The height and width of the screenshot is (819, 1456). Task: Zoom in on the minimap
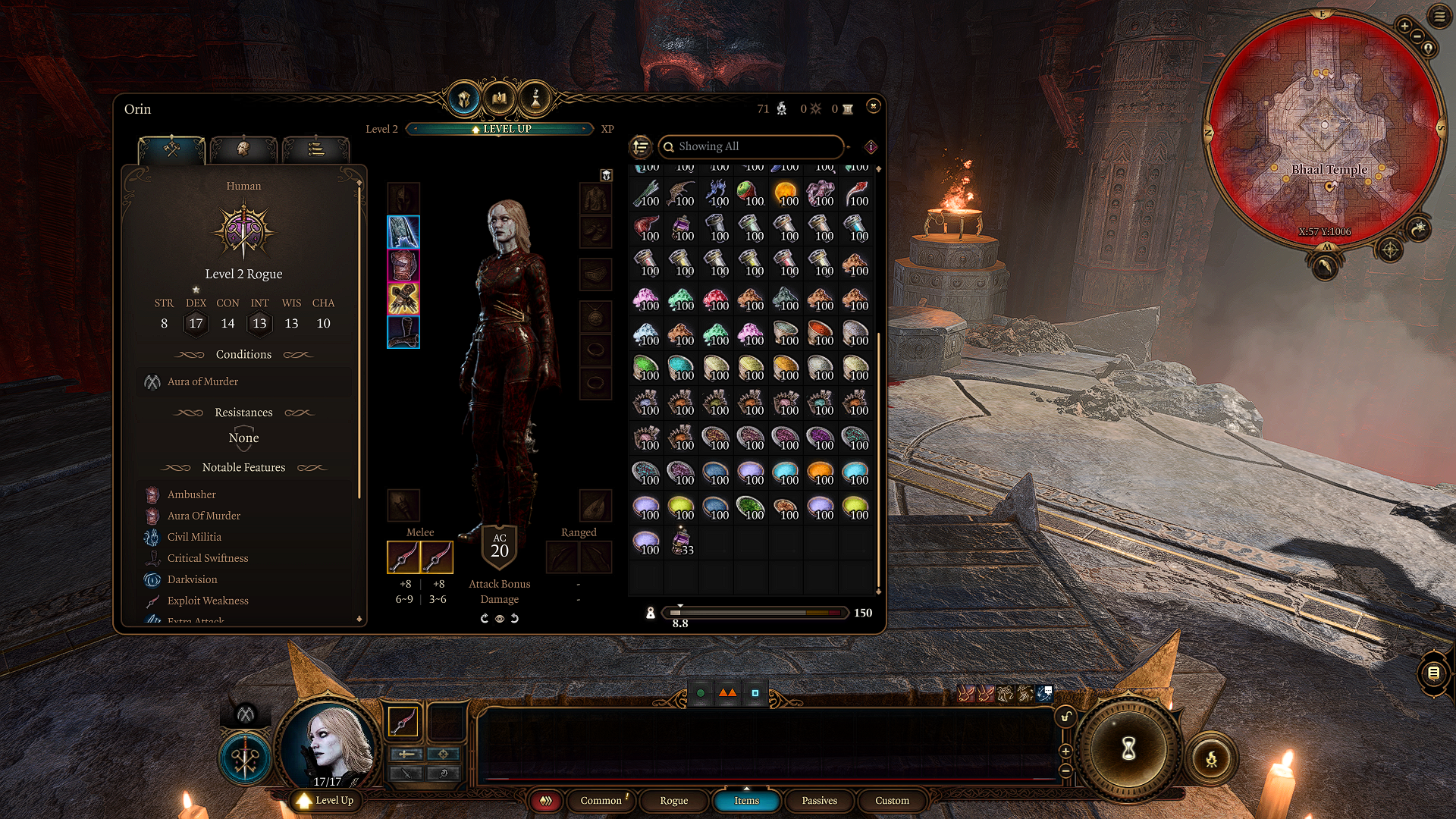[1404, 27]
